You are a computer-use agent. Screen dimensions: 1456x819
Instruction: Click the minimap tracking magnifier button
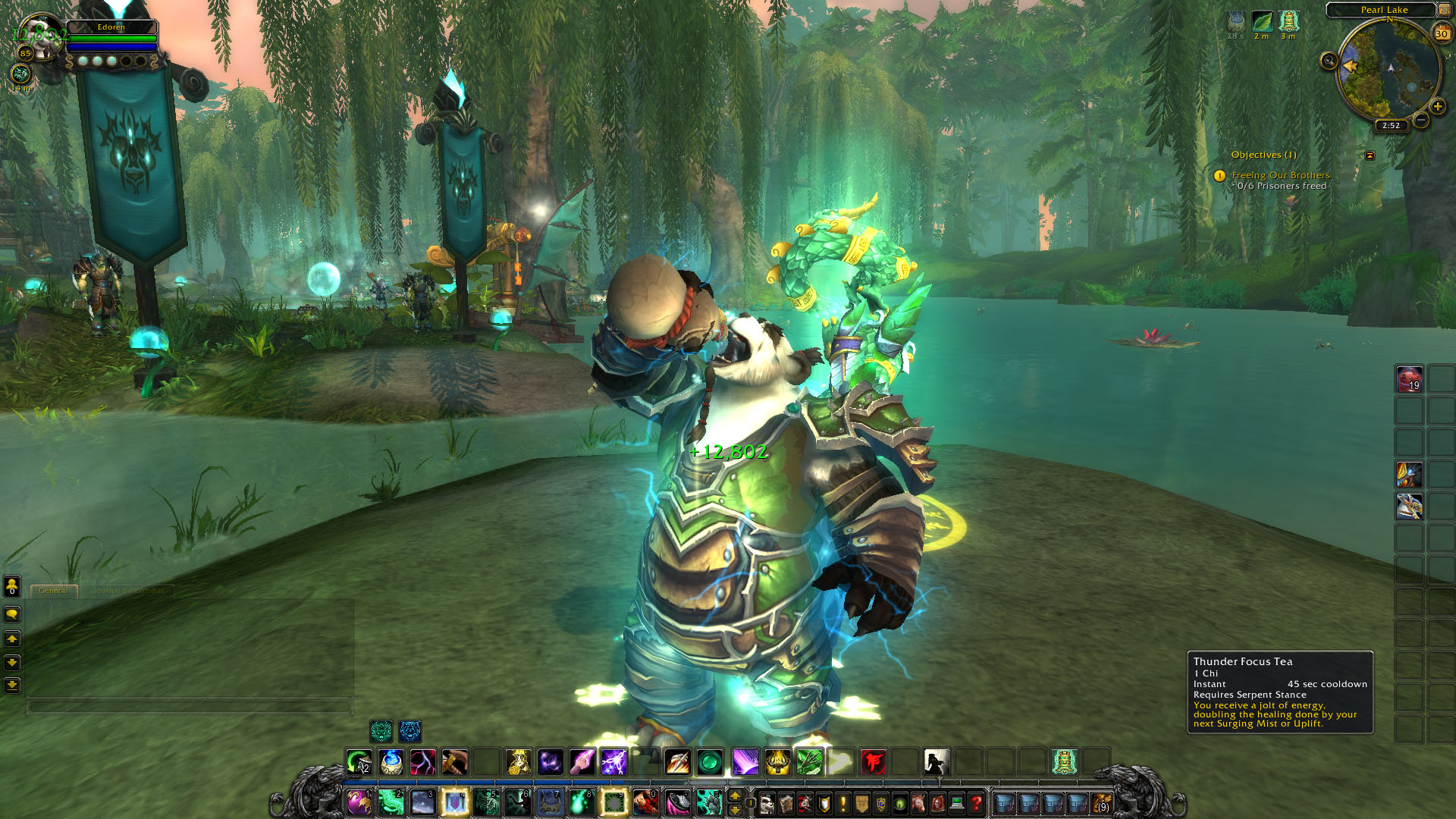[x=1329, y=61]
